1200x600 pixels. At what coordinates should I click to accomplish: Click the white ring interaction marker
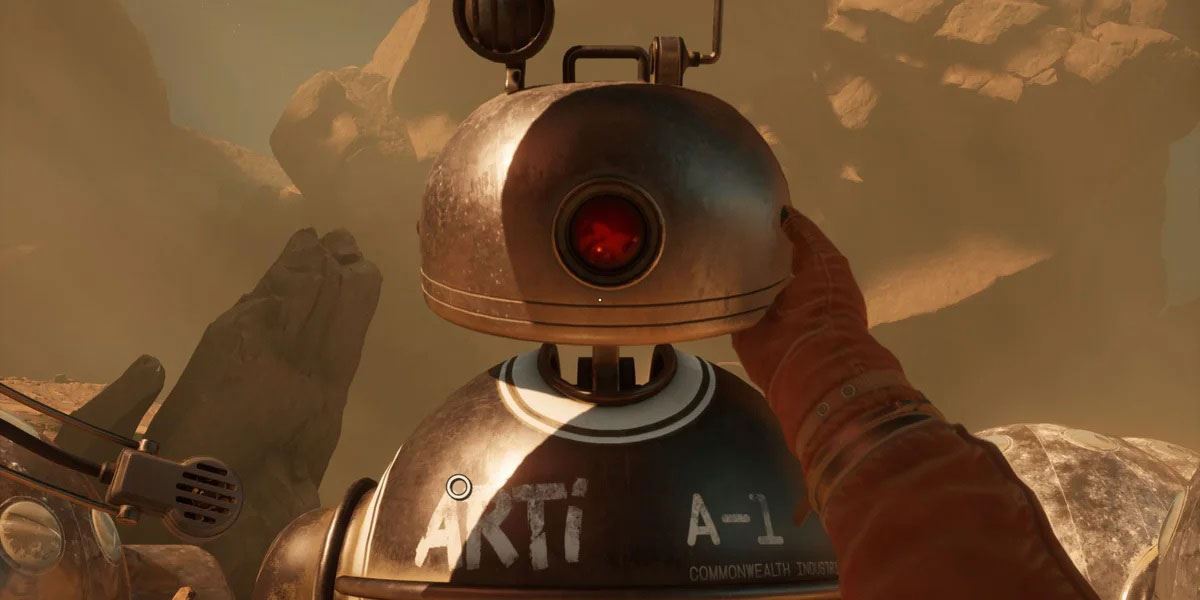458,487
